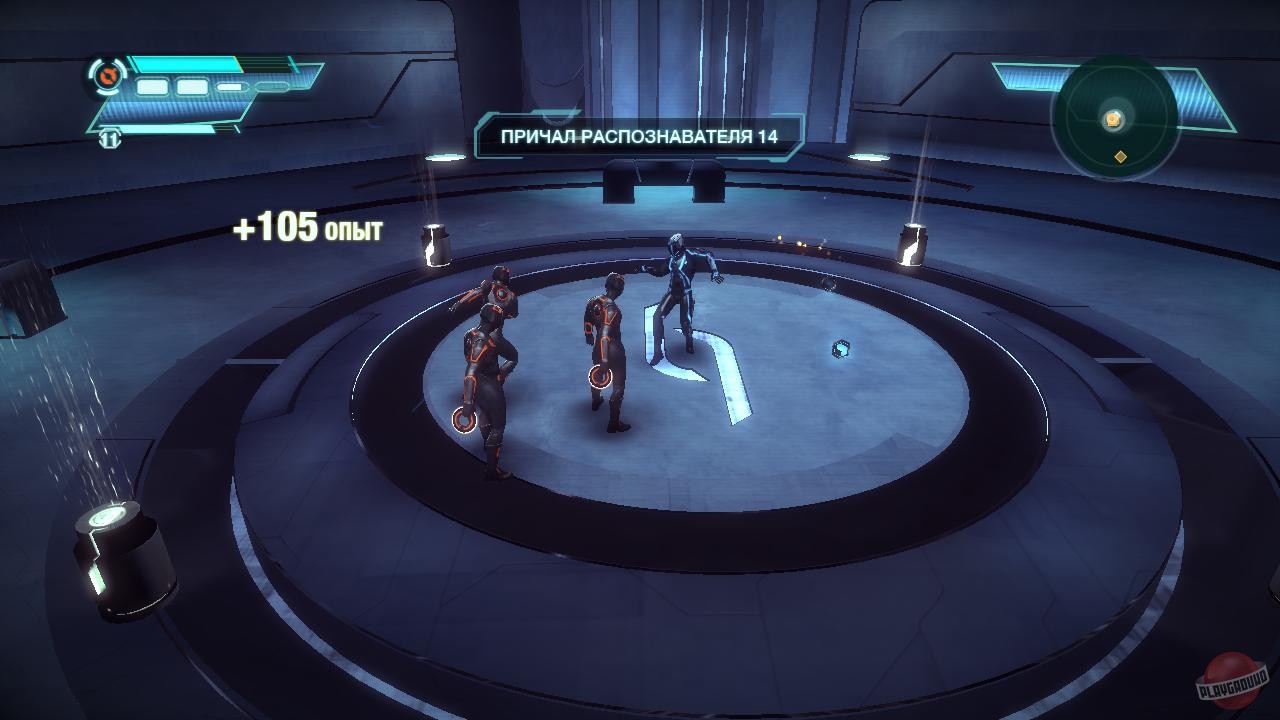The height and width of the screenshot is (720, 1280).
Task: Toggle the small capsule indicator beside the energy pips
Action: (229, 89)
